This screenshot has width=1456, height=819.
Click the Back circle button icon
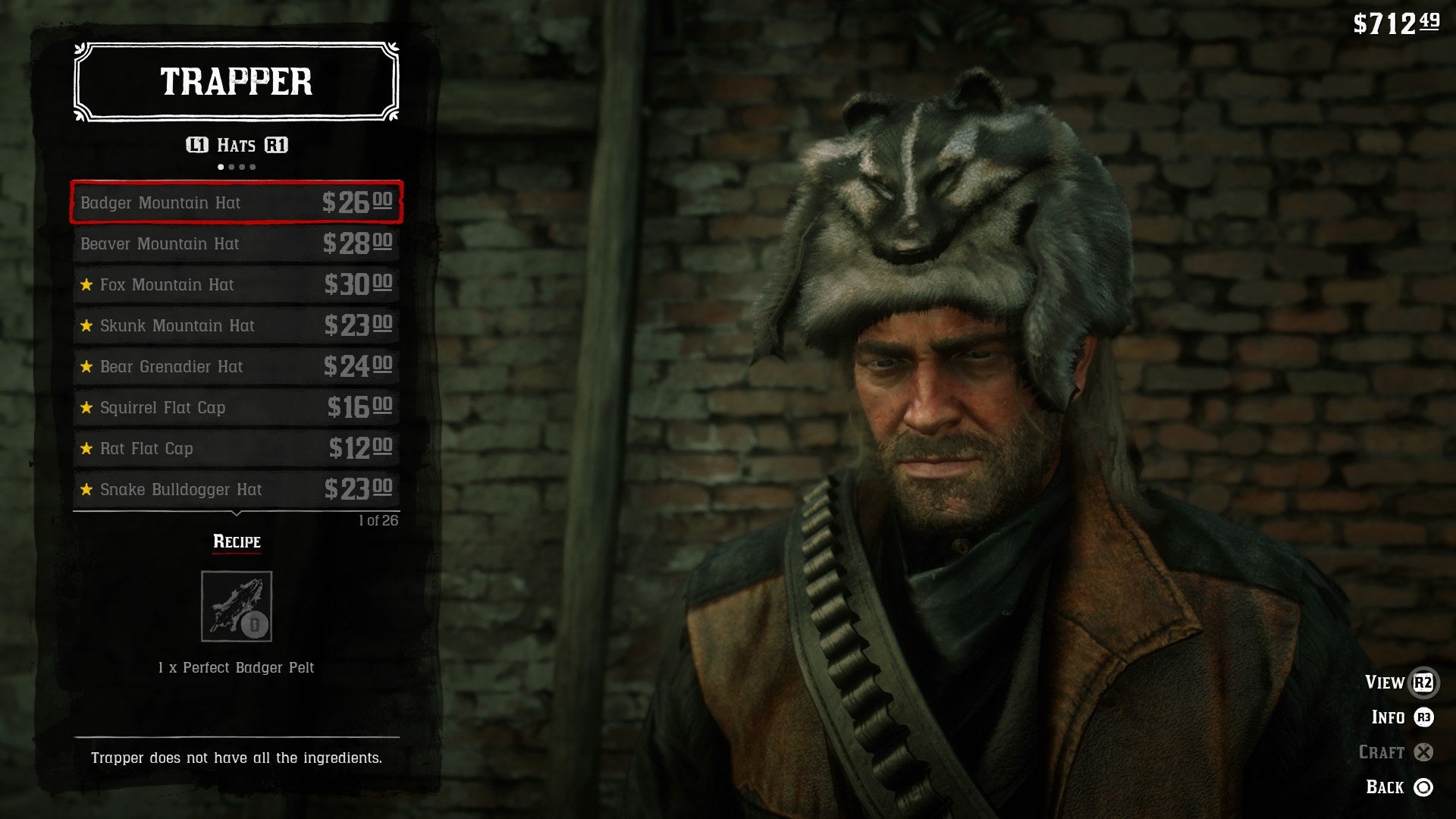point(1425,786)
